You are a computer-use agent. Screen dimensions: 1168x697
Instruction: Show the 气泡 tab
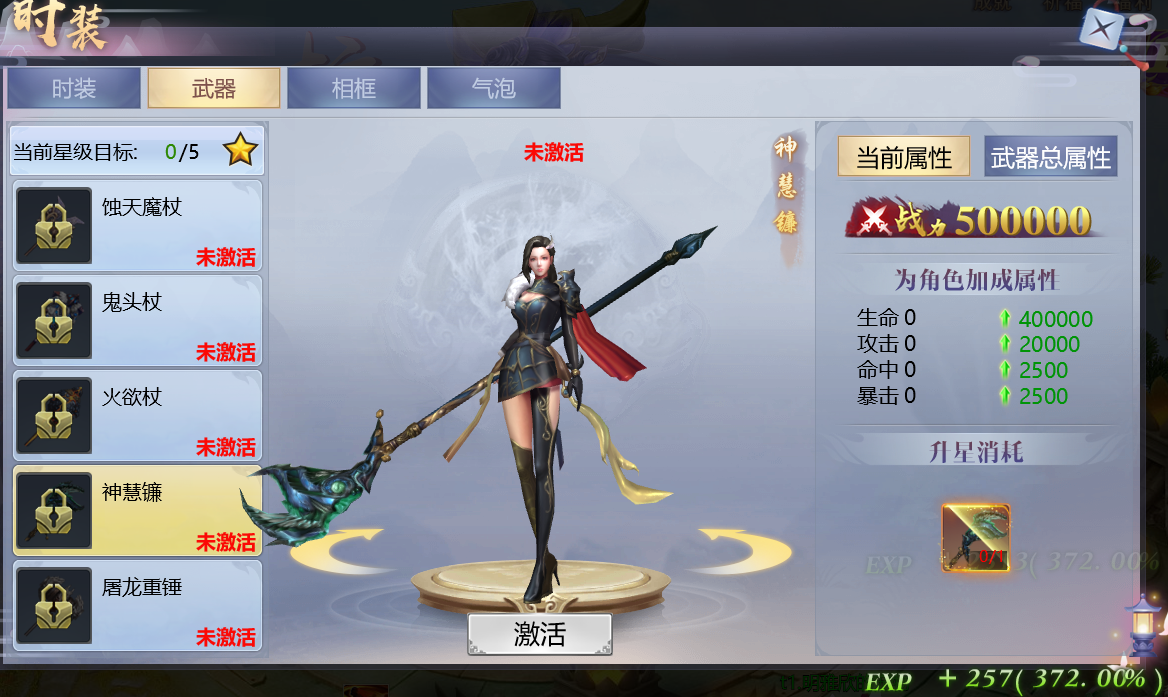494,88
